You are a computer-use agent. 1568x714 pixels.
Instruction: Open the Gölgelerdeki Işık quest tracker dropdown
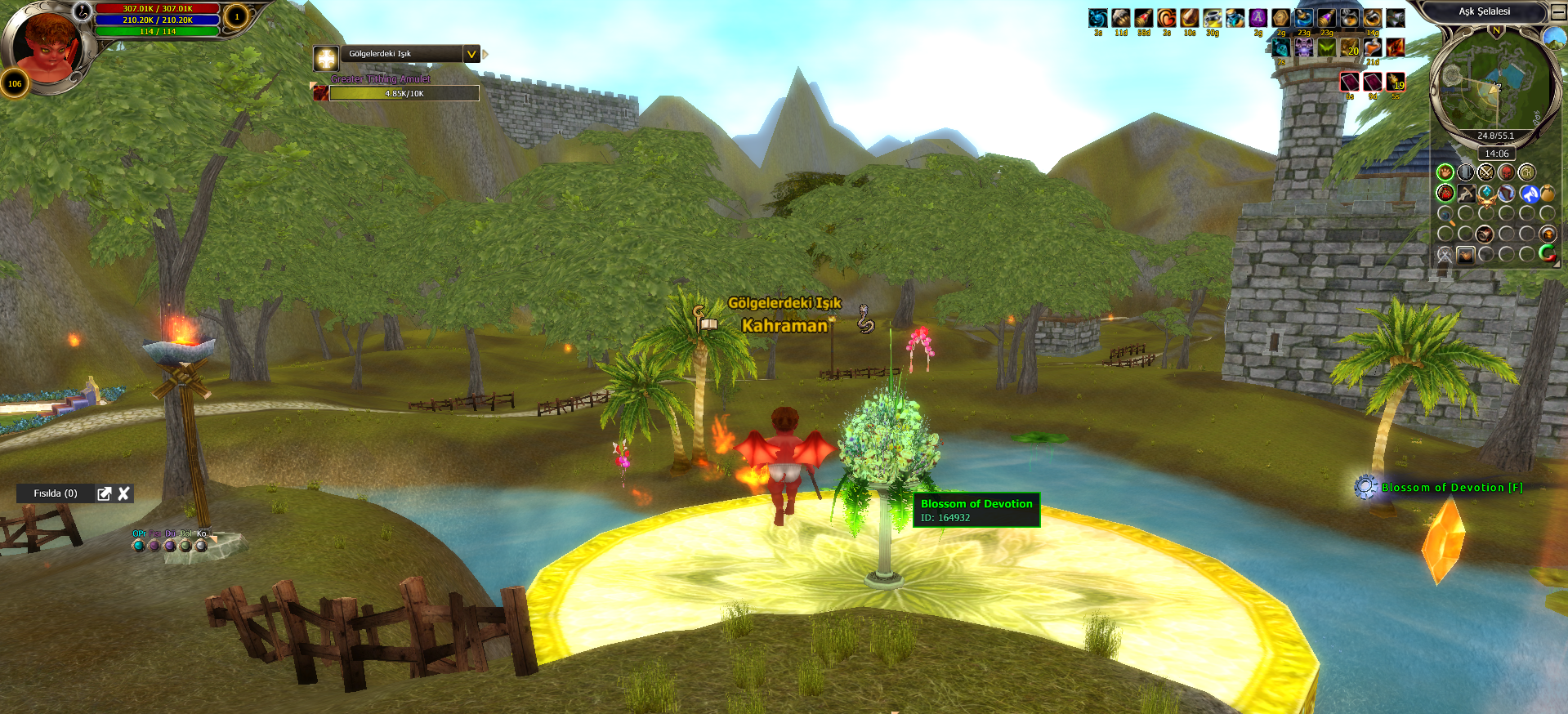(x=471, y=54)
